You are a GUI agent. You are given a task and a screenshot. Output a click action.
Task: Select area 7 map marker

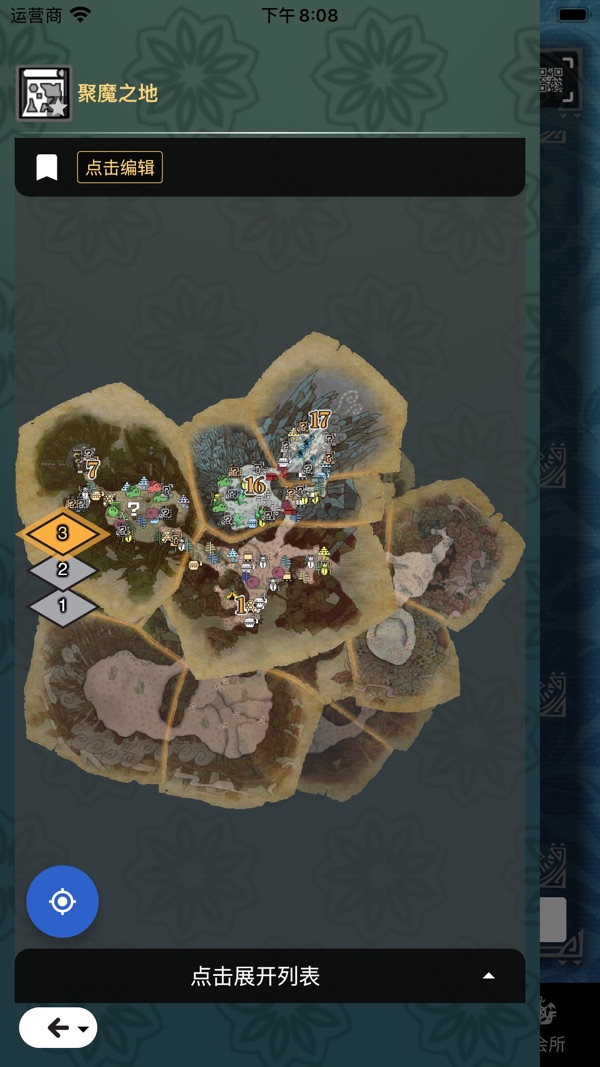[92, 467]
